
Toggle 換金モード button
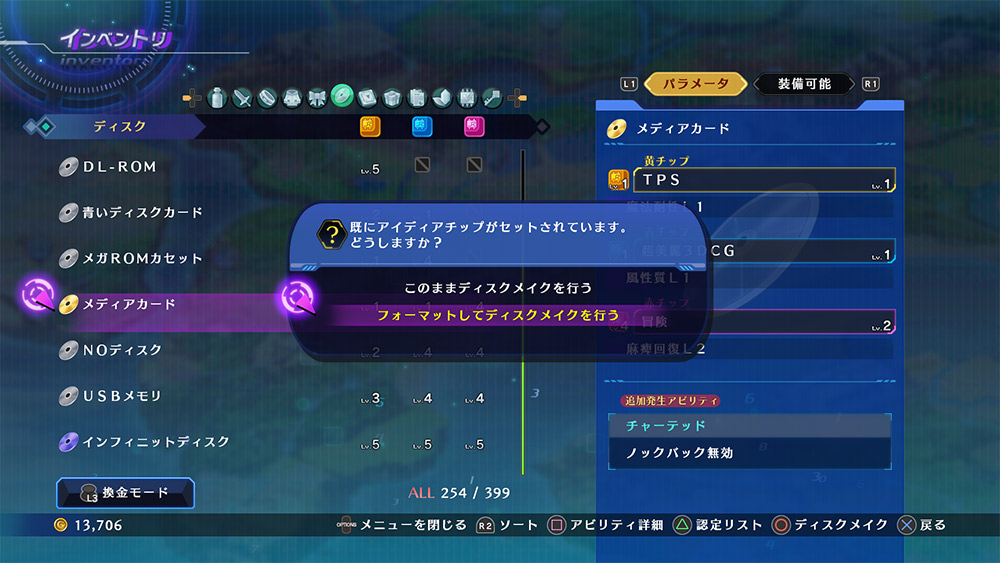click(126, 493)
